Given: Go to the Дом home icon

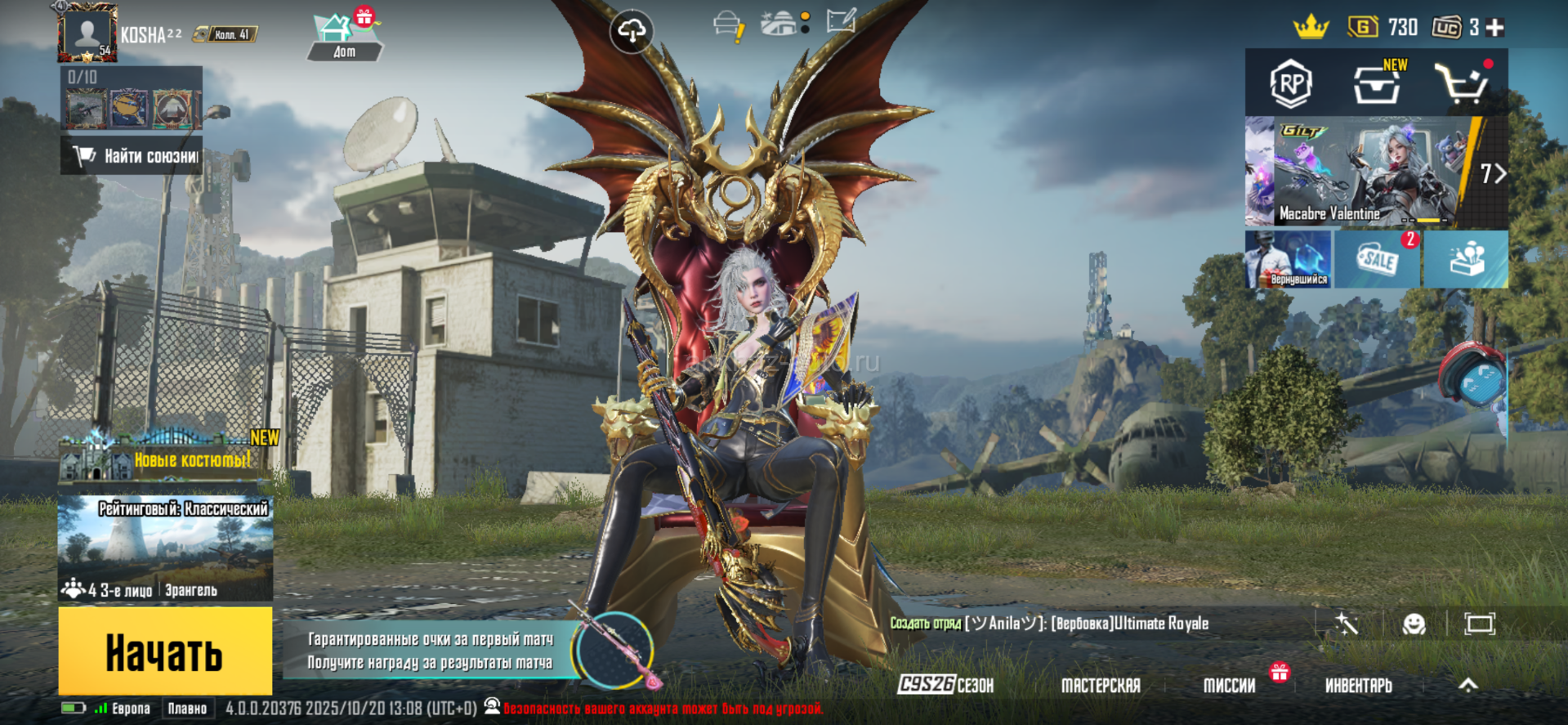Looking at the screenshot, I should pos(344,38).
